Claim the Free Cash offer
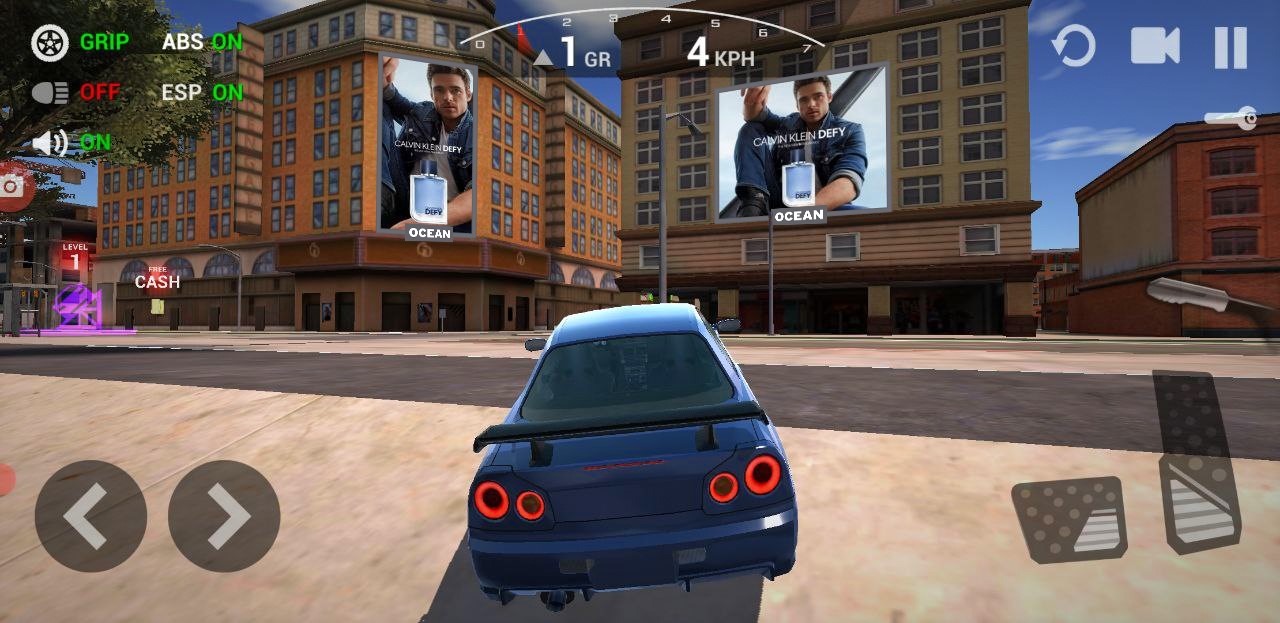 (157, 279)
